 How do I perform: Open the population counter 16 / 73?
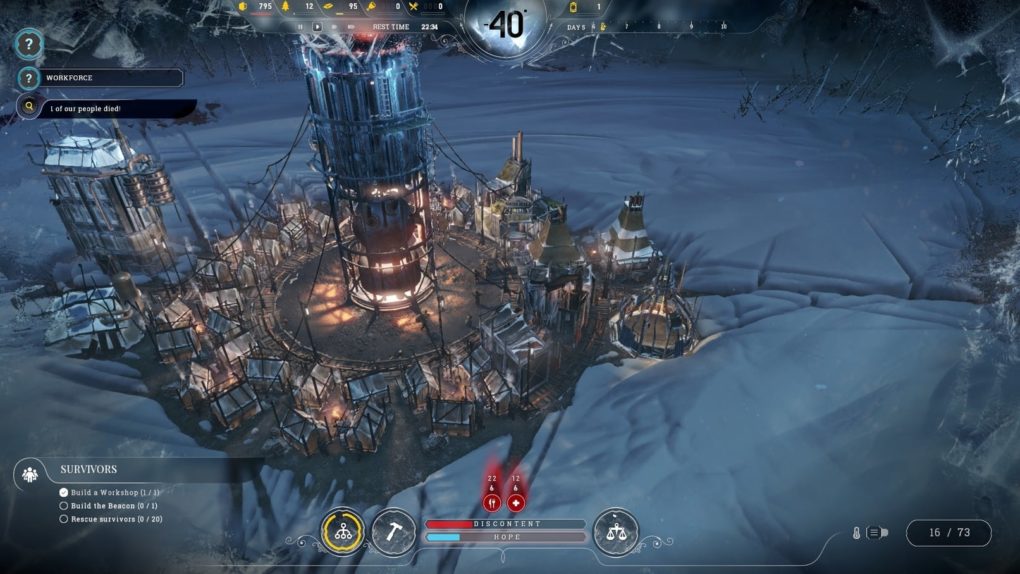click(x=949, y=533)
